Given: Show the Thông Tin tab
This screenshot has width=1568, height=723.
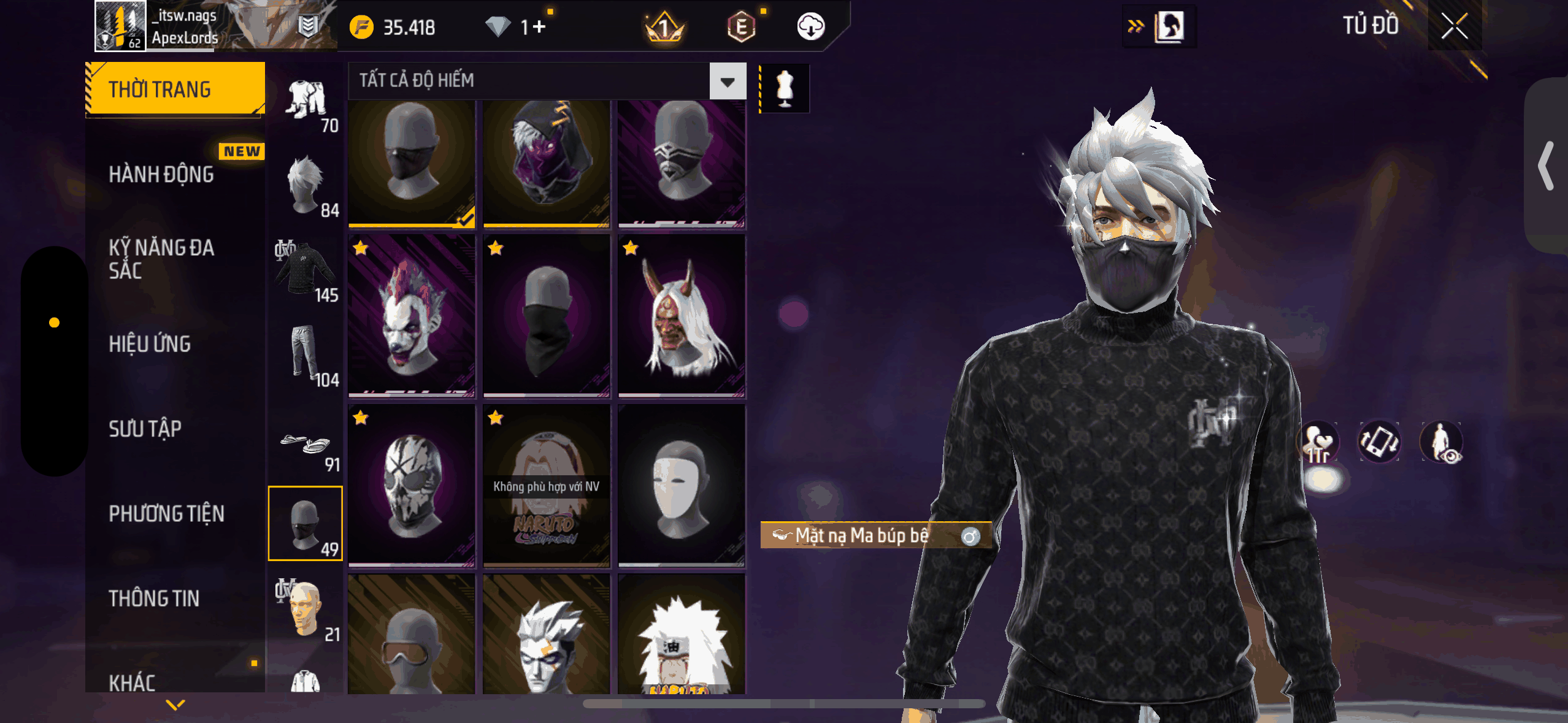Looking at the screenshot, I should click(154, 598).
